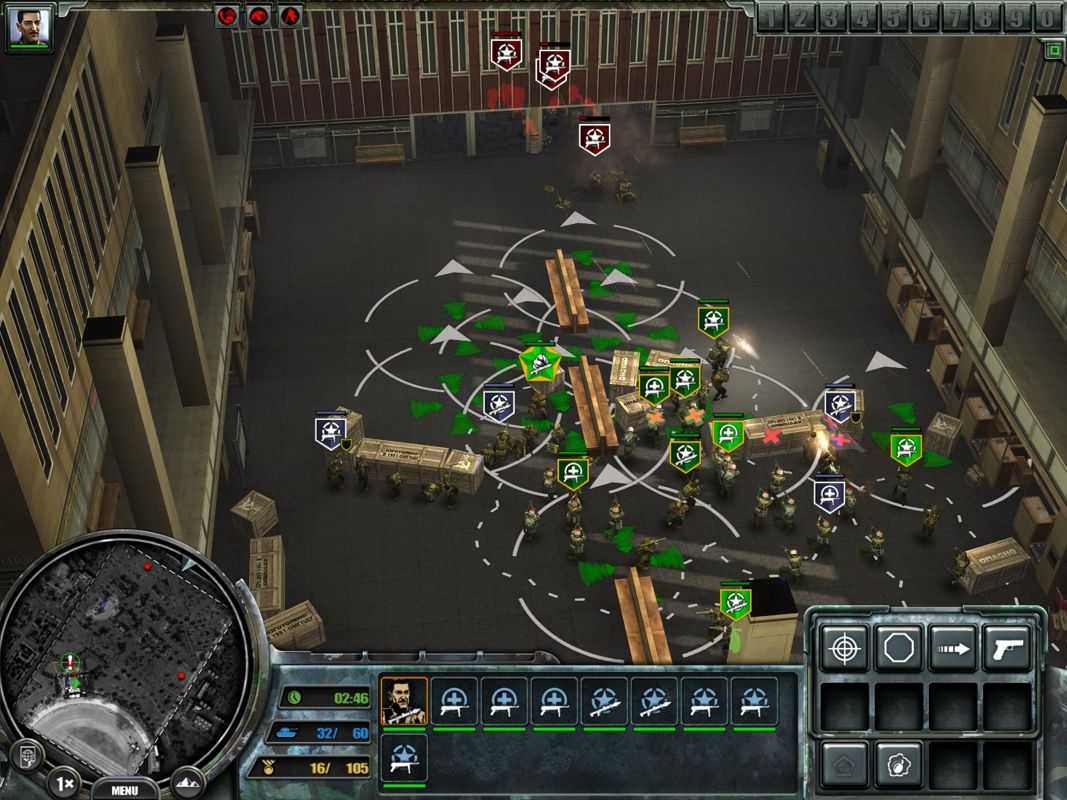The width and height of the screenshot is (1067, 800).
Task: Toggle the mountain terrain view button
Action: 187,781
